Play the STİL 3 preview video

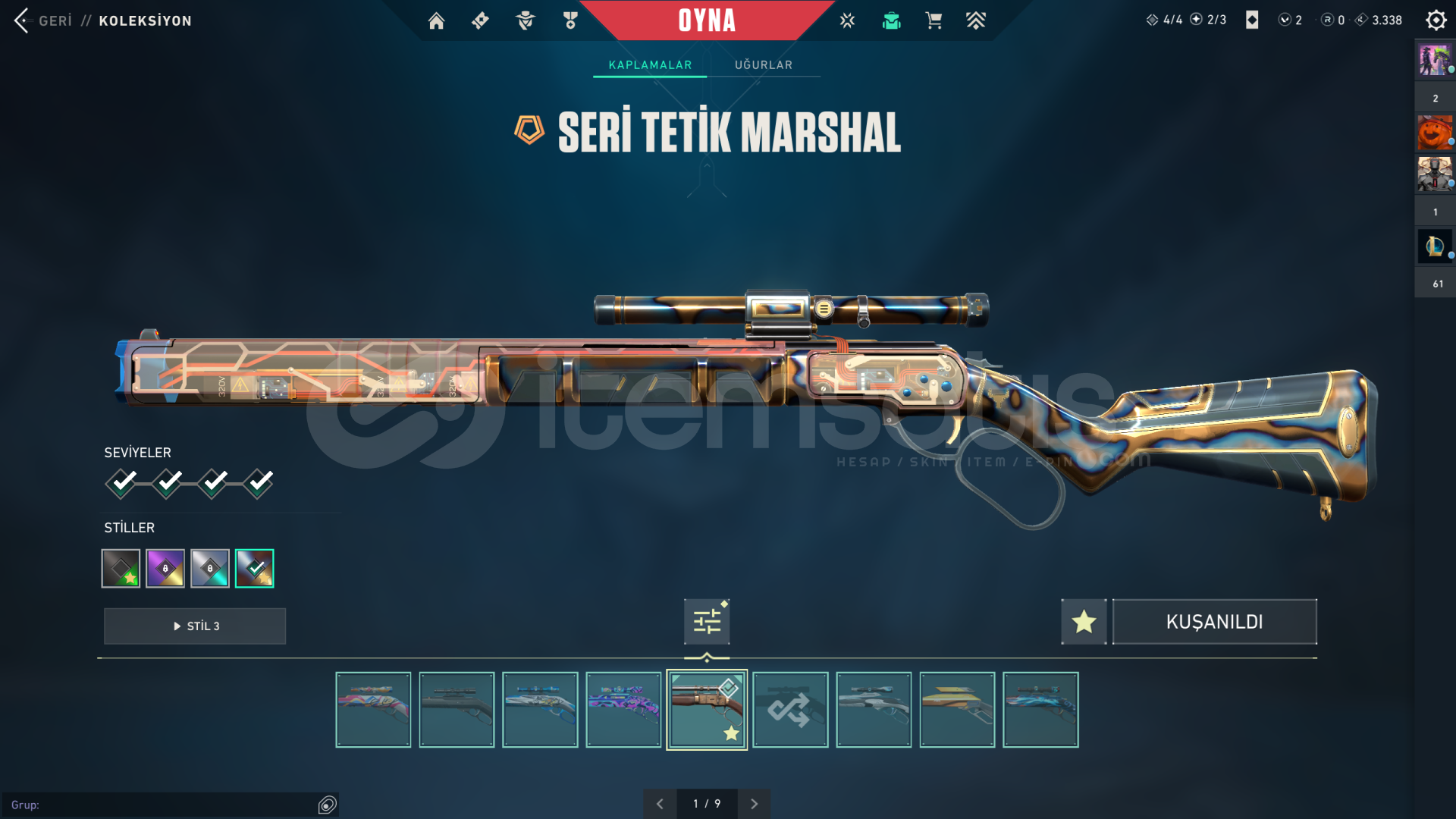pos(195,626)
